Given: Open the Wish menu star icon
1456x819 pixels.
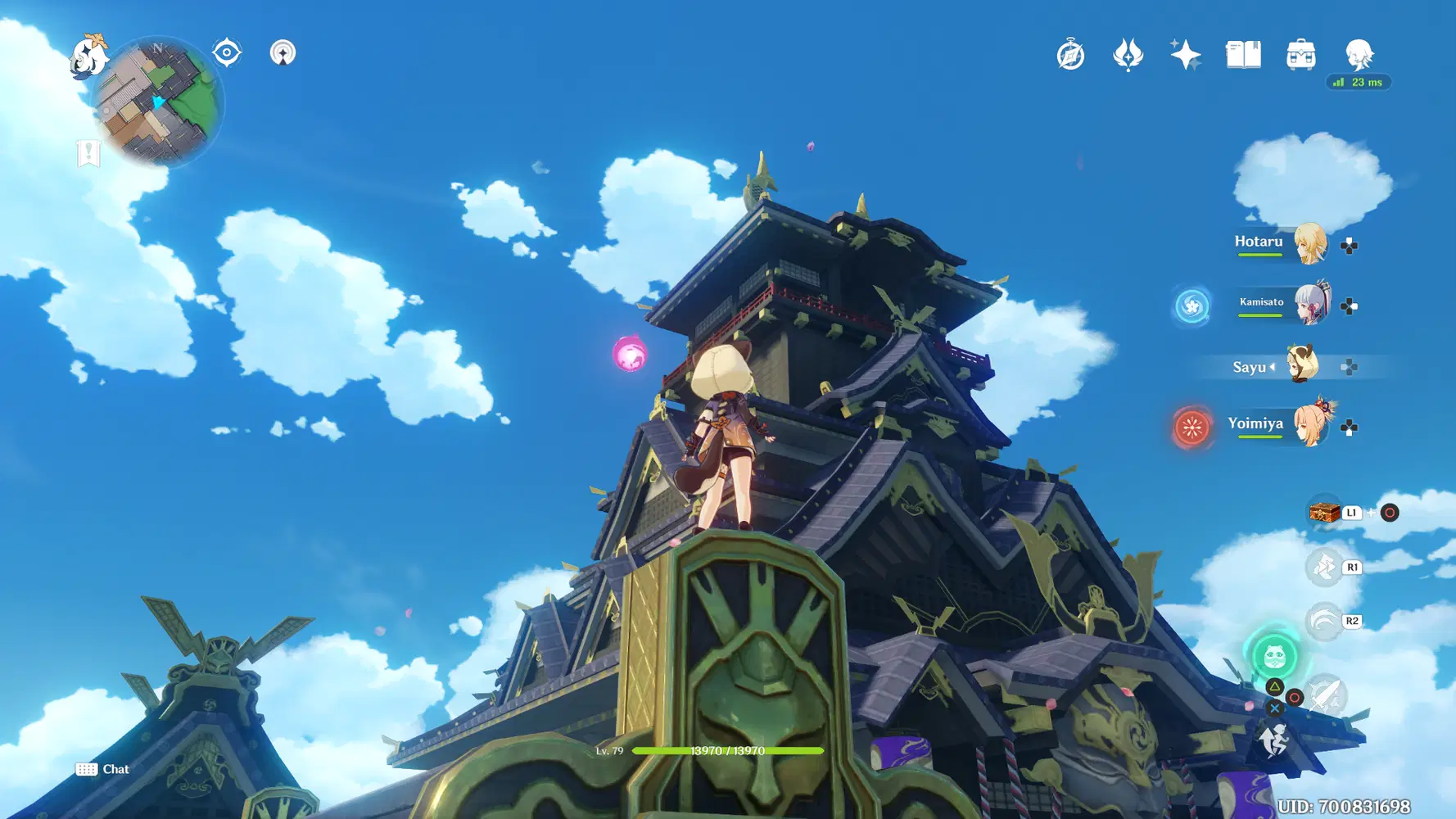Looking at the screenshot, I should coord(1187,54).
